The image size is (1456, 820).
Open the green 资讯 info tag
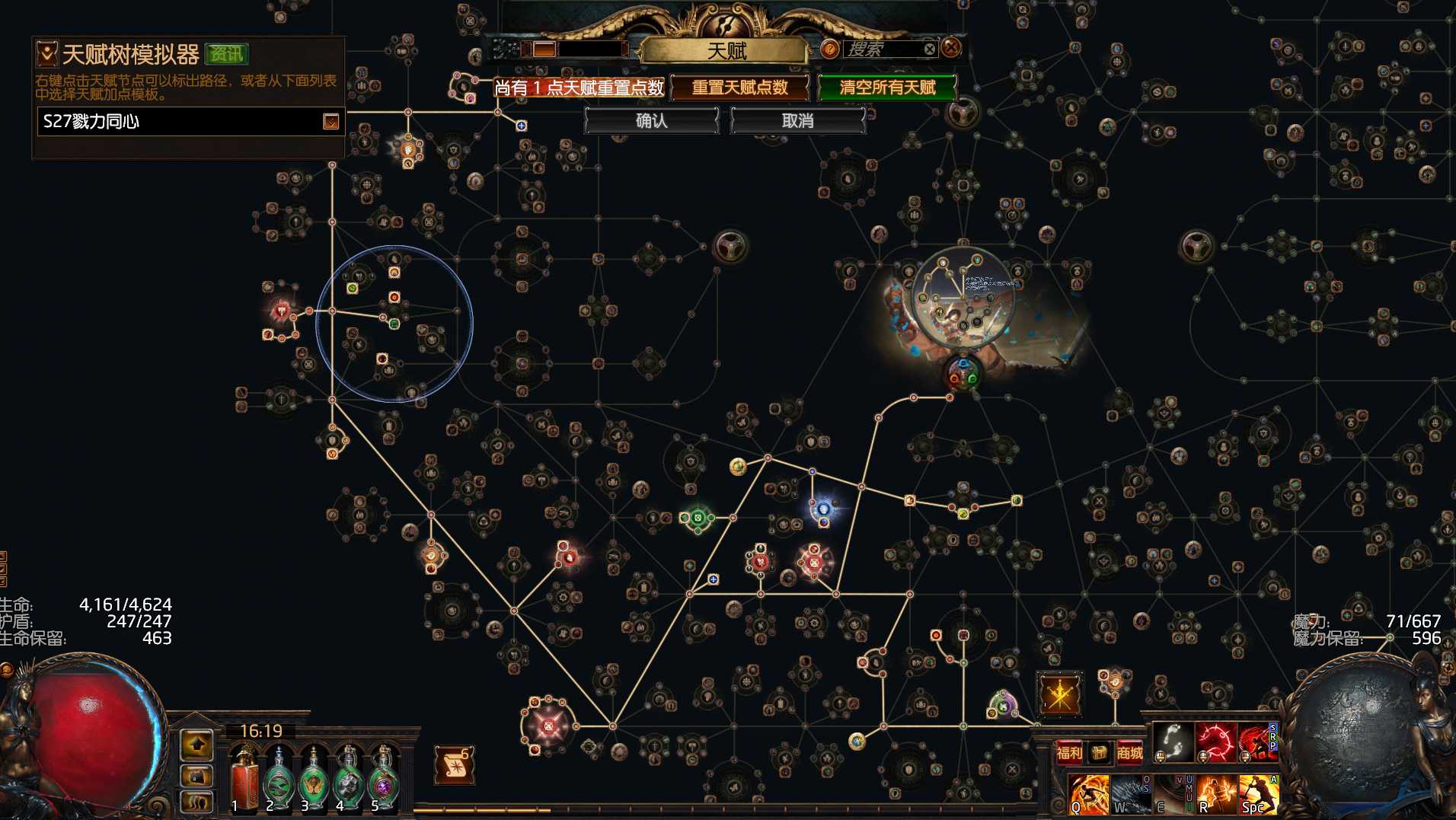tap(226, 54)
